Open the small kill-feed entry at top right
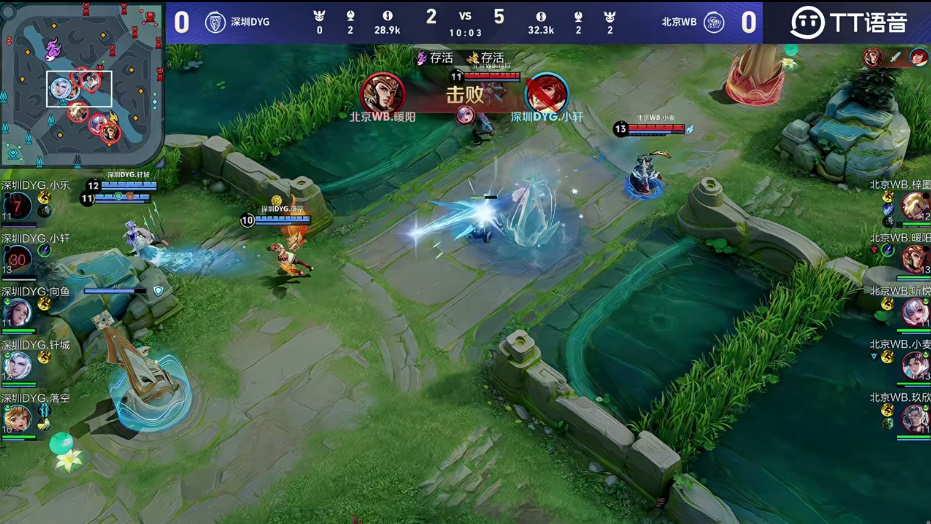 coord(896,57)
